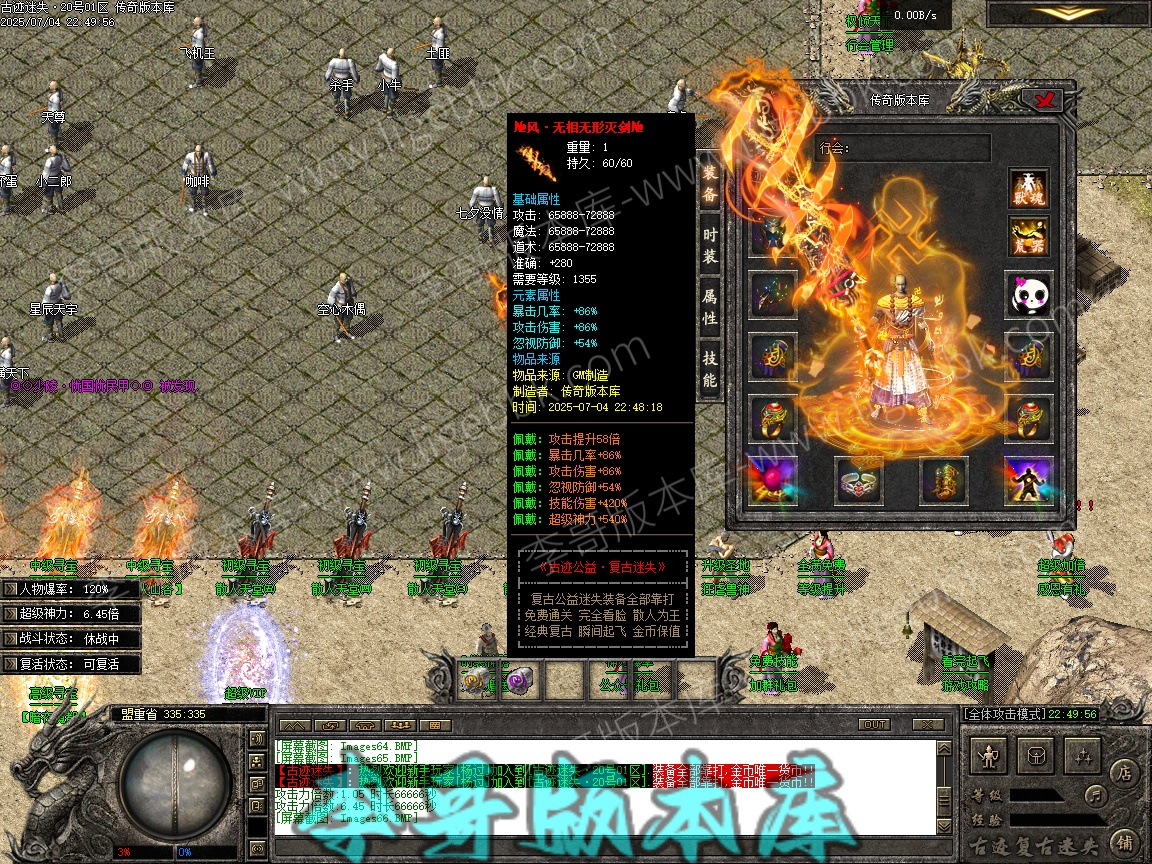Screen dimensions: 1152x864
Task: Select the 兽魂 beast soul slot
Action: click(x=1029, y=189)
